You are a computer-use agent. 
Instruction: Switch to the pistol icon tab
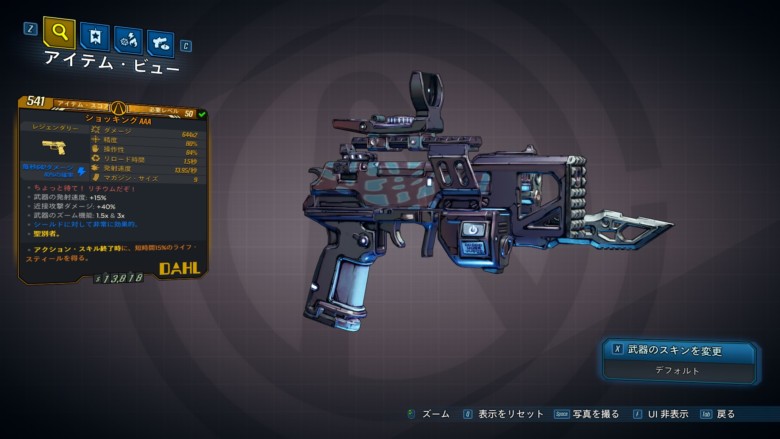[x=160, y=43]
